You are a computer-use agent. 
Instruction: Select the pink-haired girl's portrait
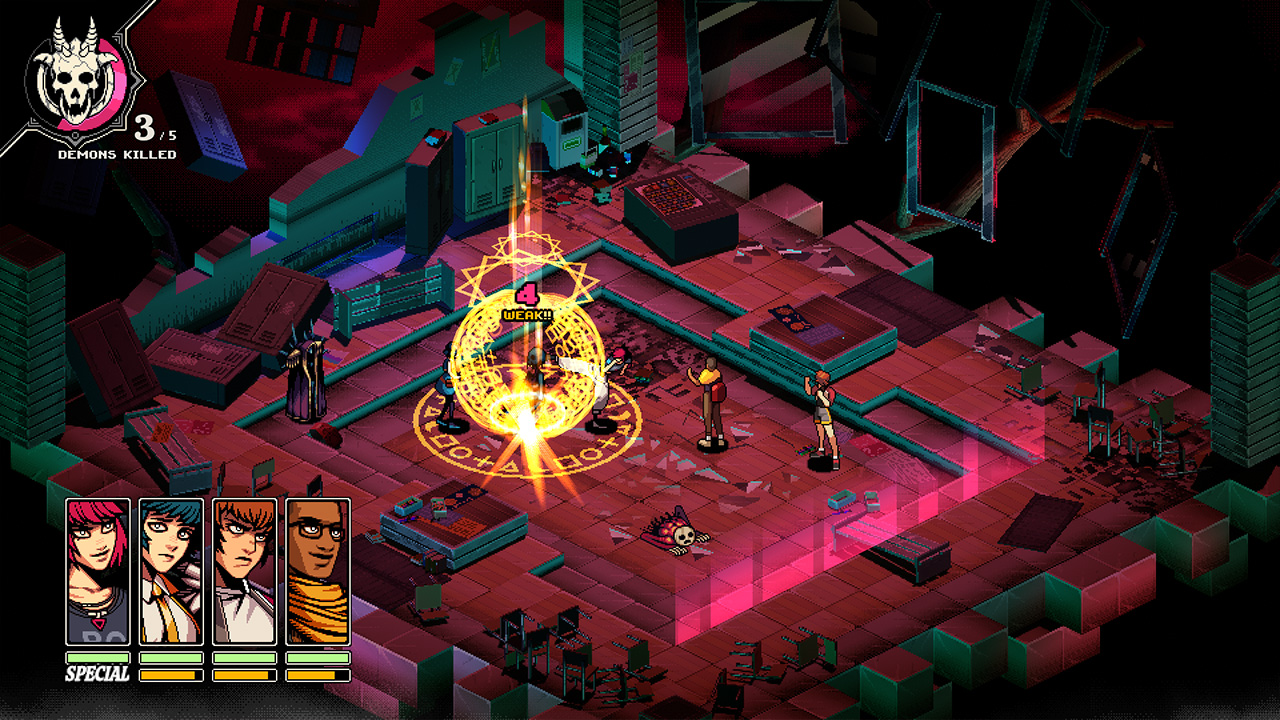98,571
